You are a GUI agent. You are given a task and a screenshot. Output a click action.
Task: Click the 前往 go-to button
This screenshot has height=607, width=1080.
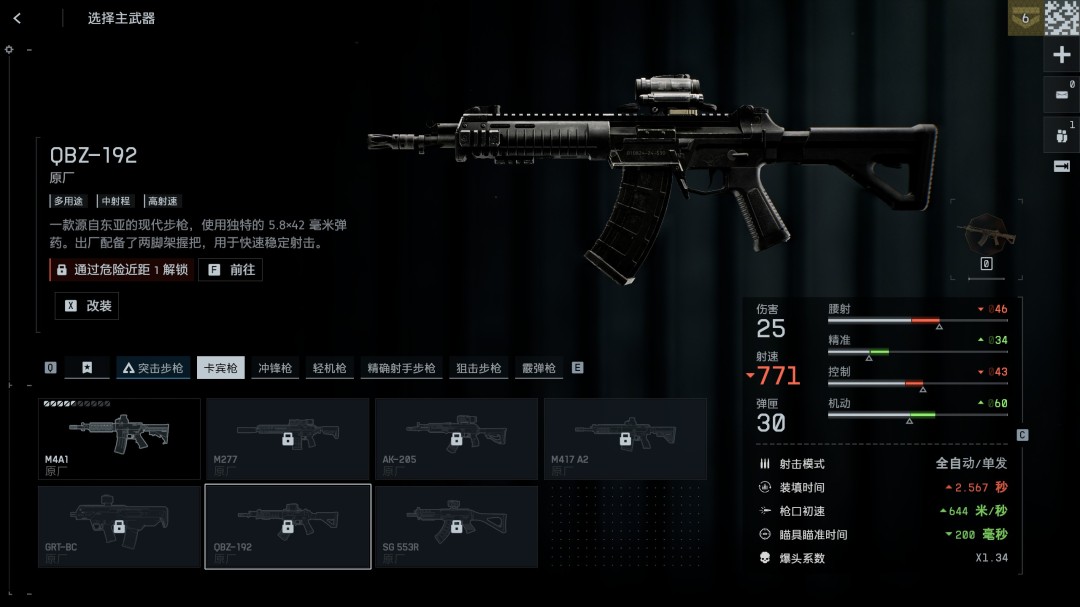[231, 270]
